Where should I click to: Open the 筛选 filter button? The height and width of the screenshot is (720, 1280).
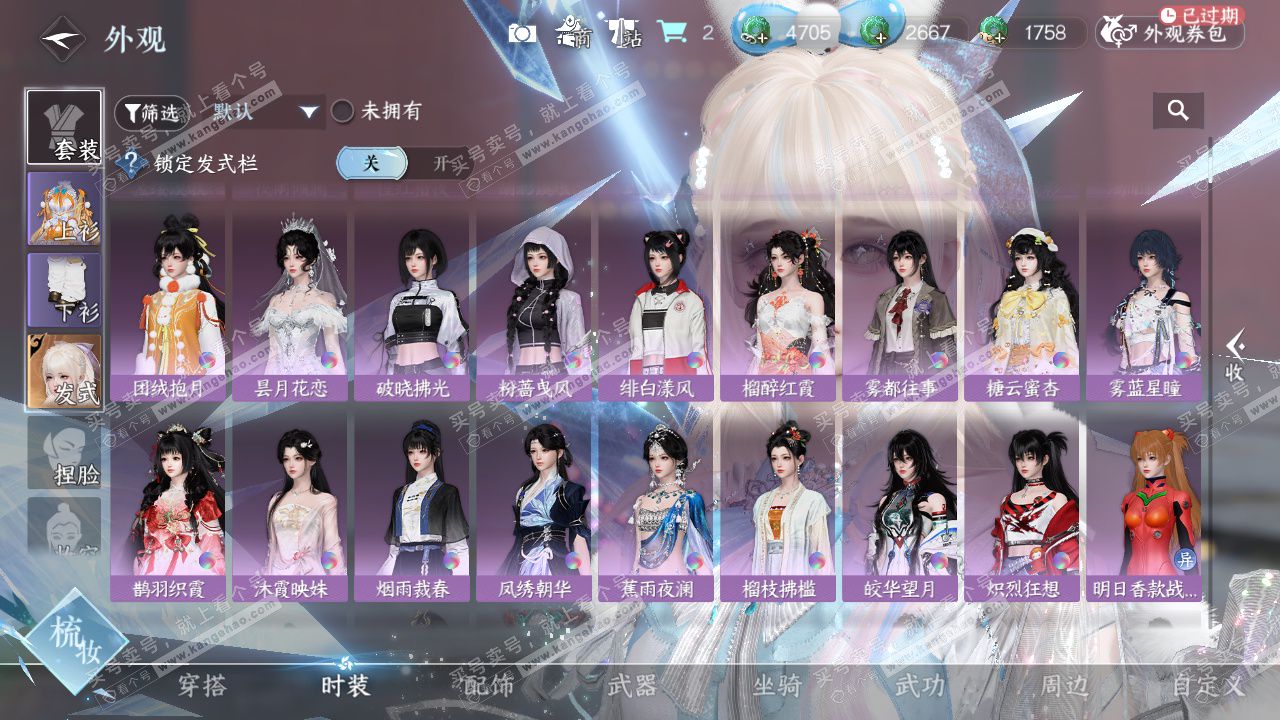click(x=151, y=112)
